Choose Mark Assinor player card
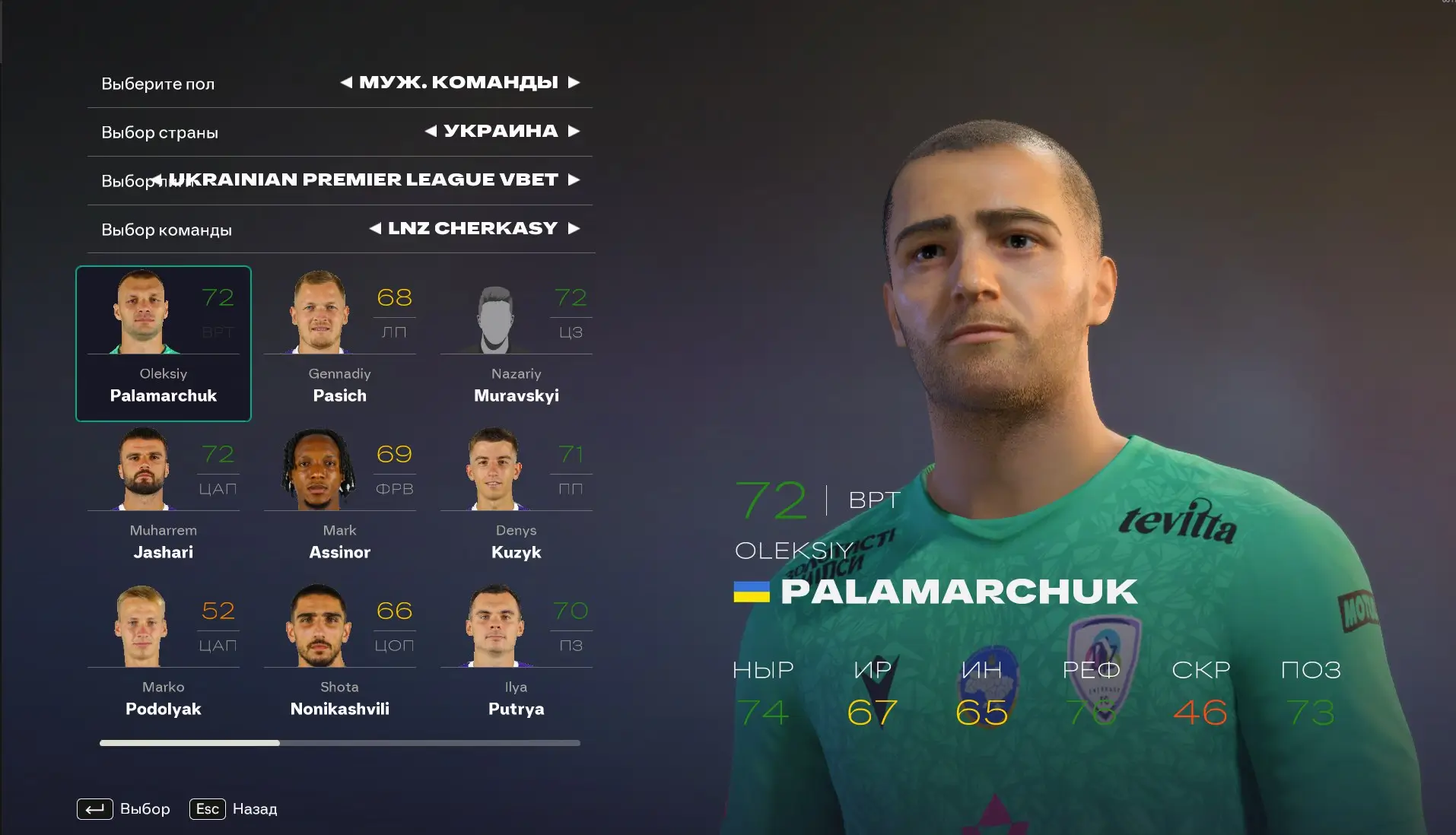The width and height of the screenshot is (1456, 835). pyautogui.click(x=339, y=500)
